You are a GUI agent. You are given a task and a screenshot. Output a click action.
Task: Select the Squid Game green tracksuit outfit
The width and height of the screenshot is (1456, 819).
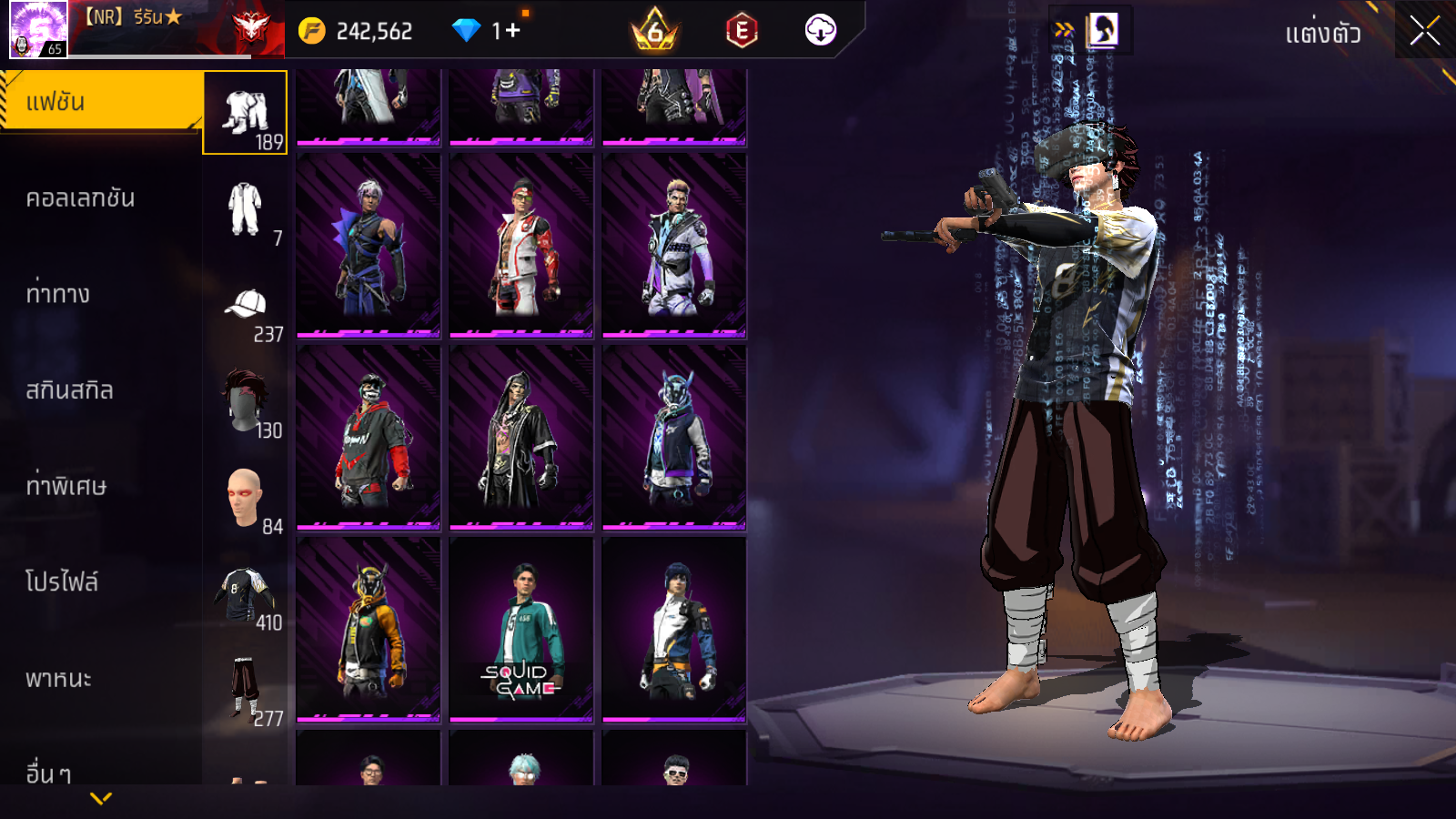pos(521,629)
